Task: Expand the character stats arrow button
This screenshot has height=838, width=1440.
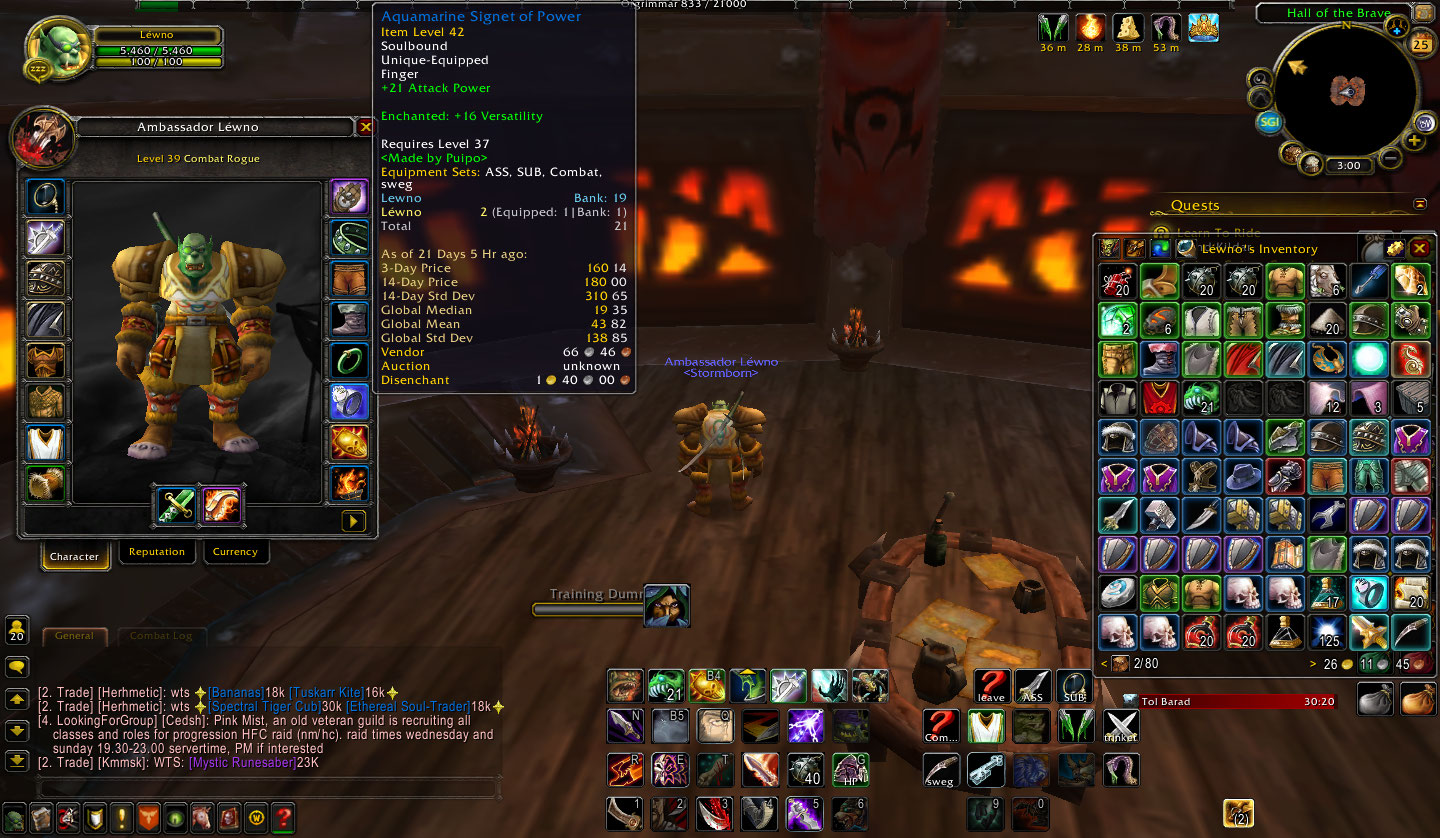Action: [353, 521]
